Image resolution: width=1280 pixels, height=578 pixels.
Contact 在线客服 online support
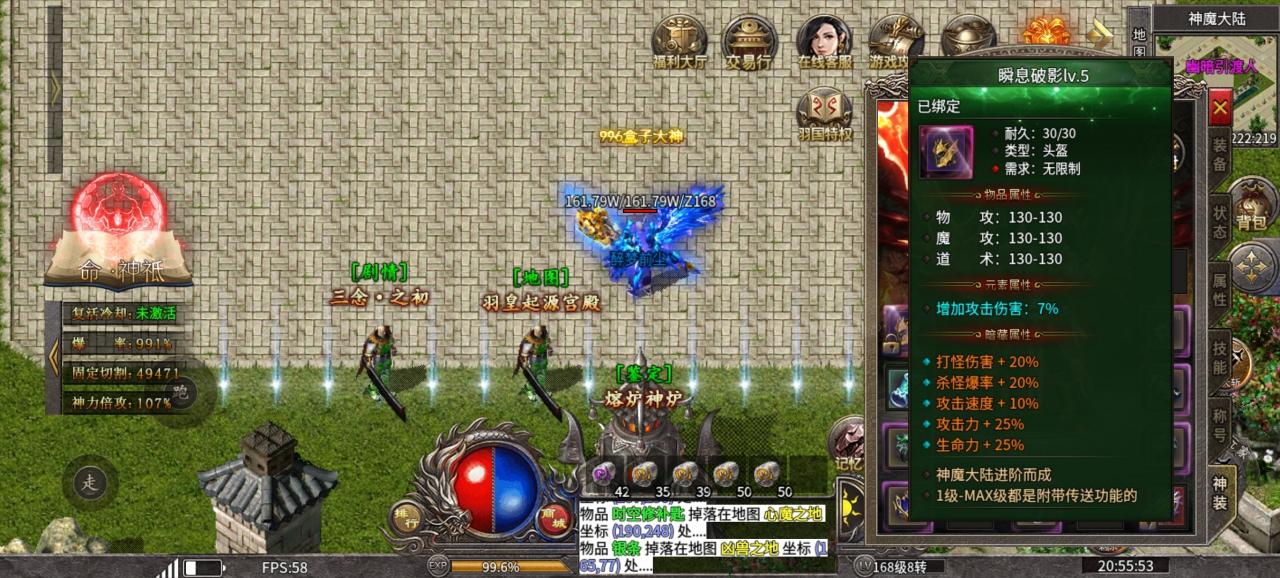tap(825, 41)
